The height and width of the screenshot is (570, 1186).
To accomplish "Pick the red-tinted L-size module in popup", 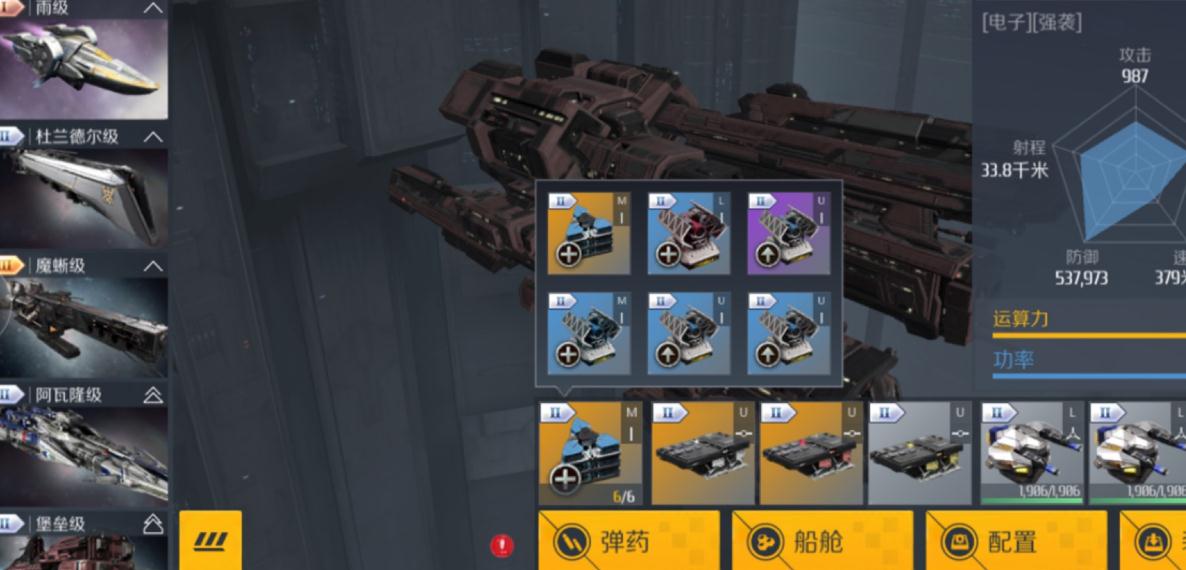I will click(689, 233).
